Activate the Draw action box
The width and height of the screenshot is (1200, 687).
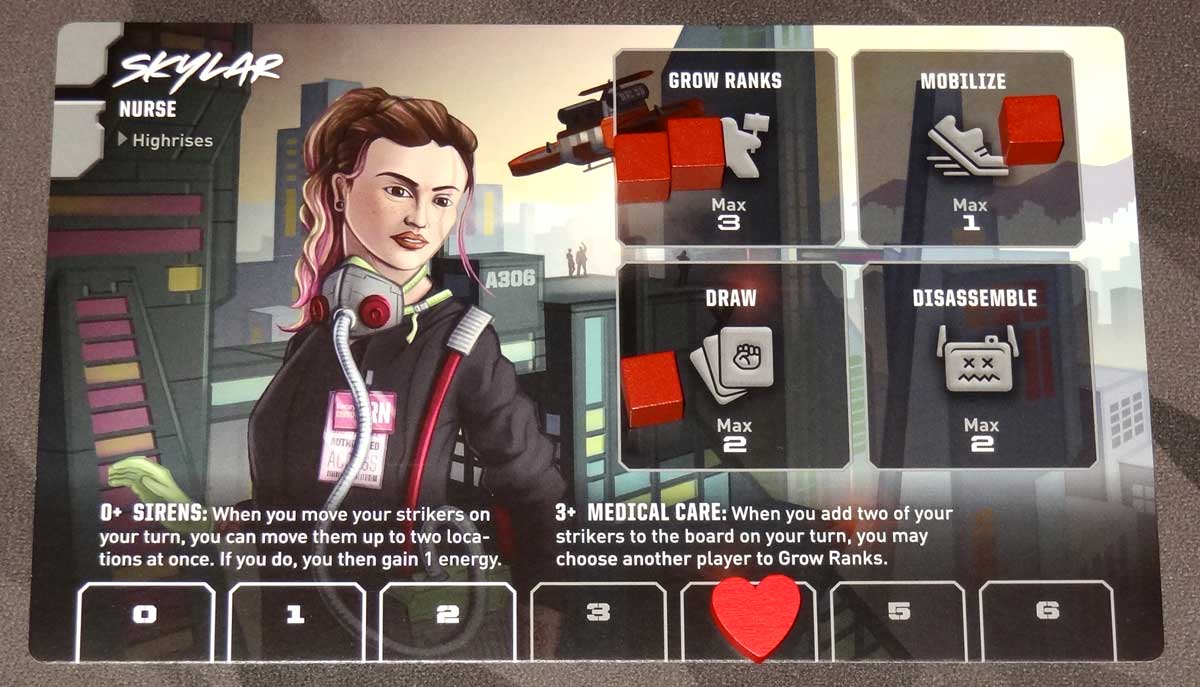(x=735, y=365)
